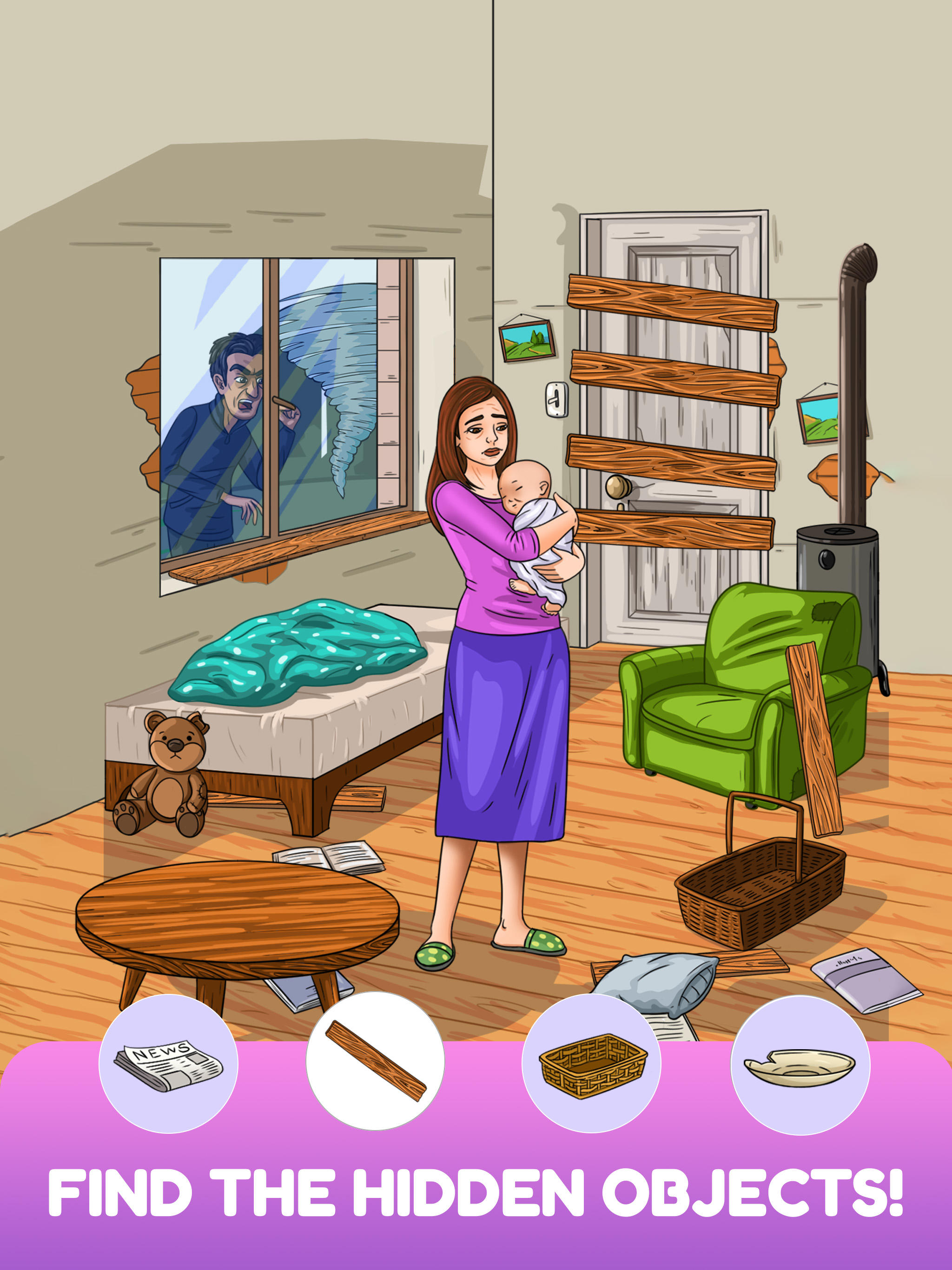Click the doorknob on the boarded door
Screen dimensions: 952x1270
click(x=617, y=485)
